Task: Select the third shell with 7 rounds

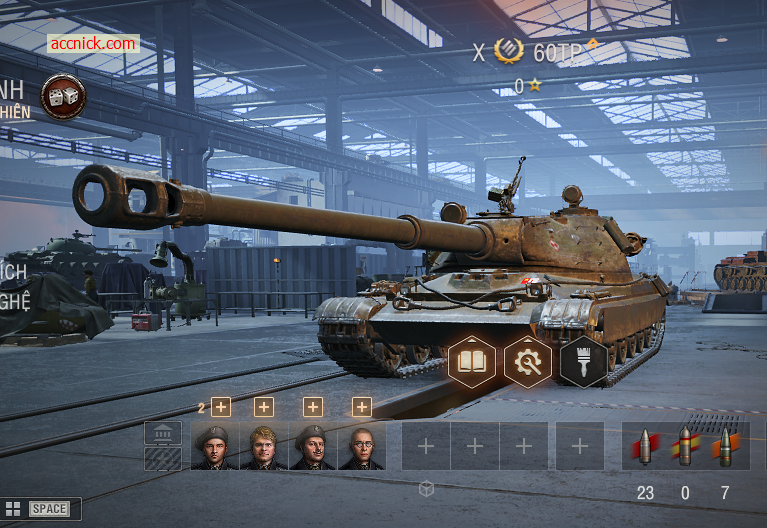Action: coord(725,446)
